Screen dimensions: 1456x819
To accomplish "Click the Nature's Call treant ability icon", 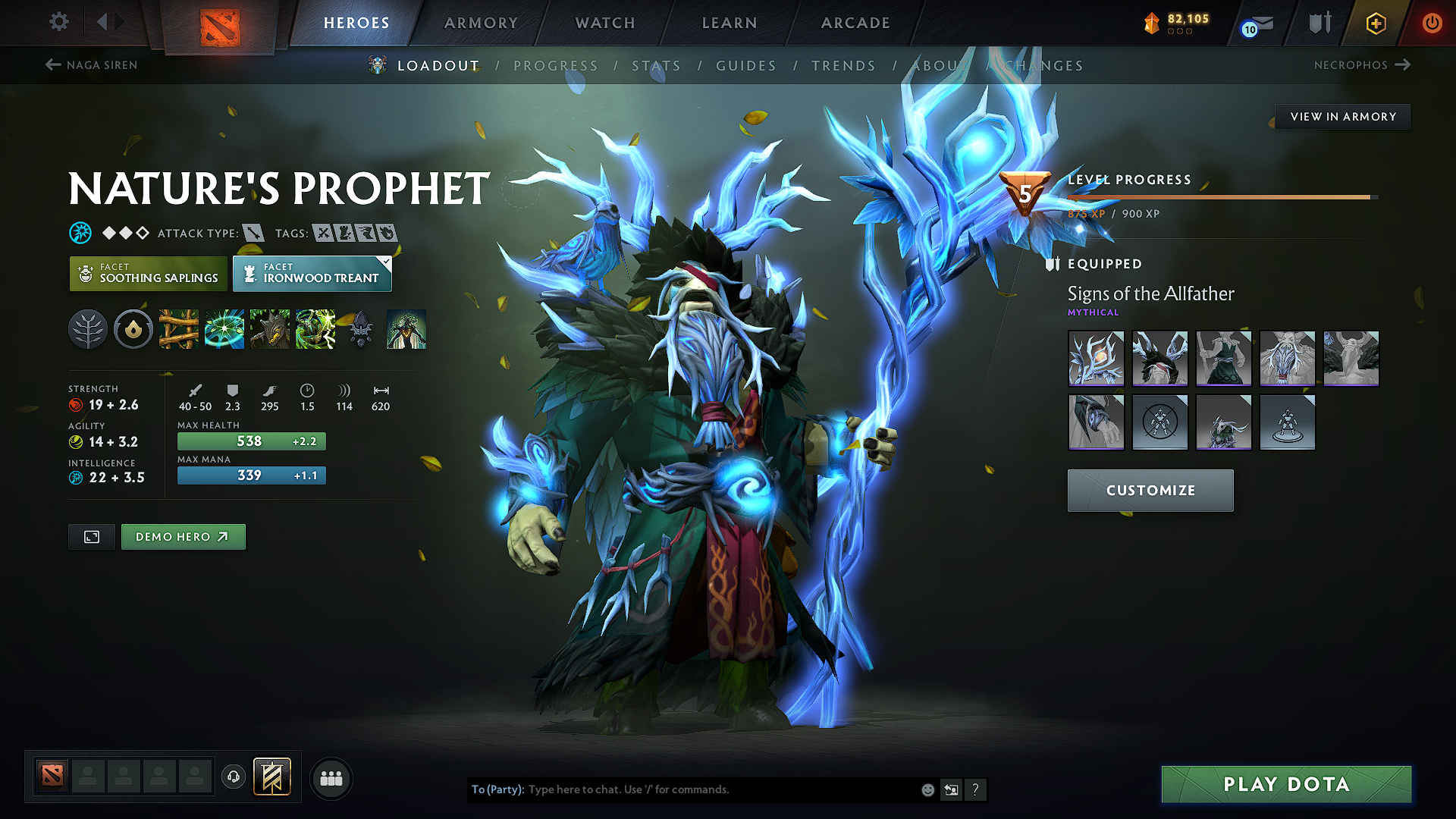I will (x=270, y=329).
